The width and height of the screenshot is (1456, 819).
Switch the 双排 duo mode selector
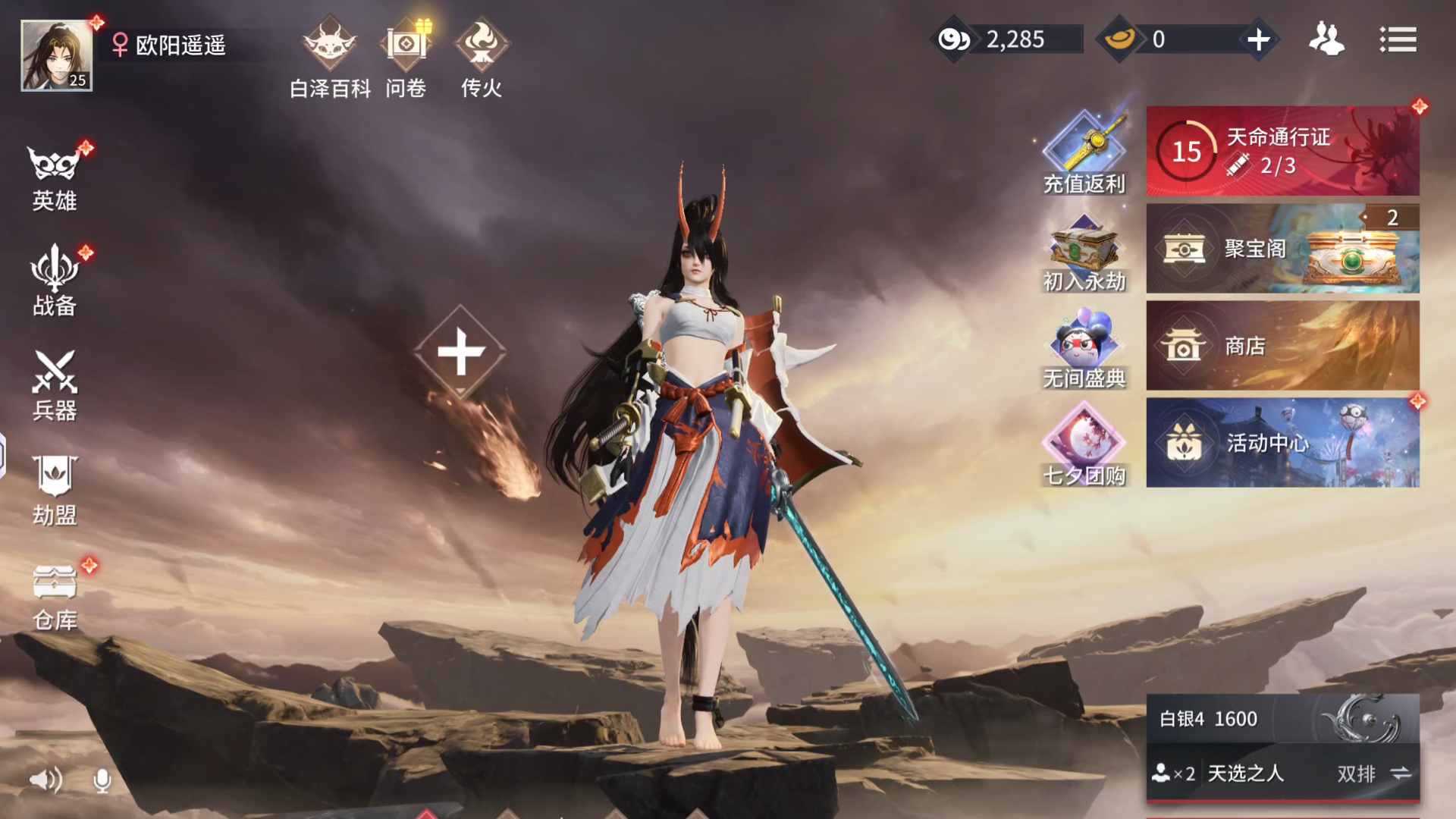click(1373, 773)
